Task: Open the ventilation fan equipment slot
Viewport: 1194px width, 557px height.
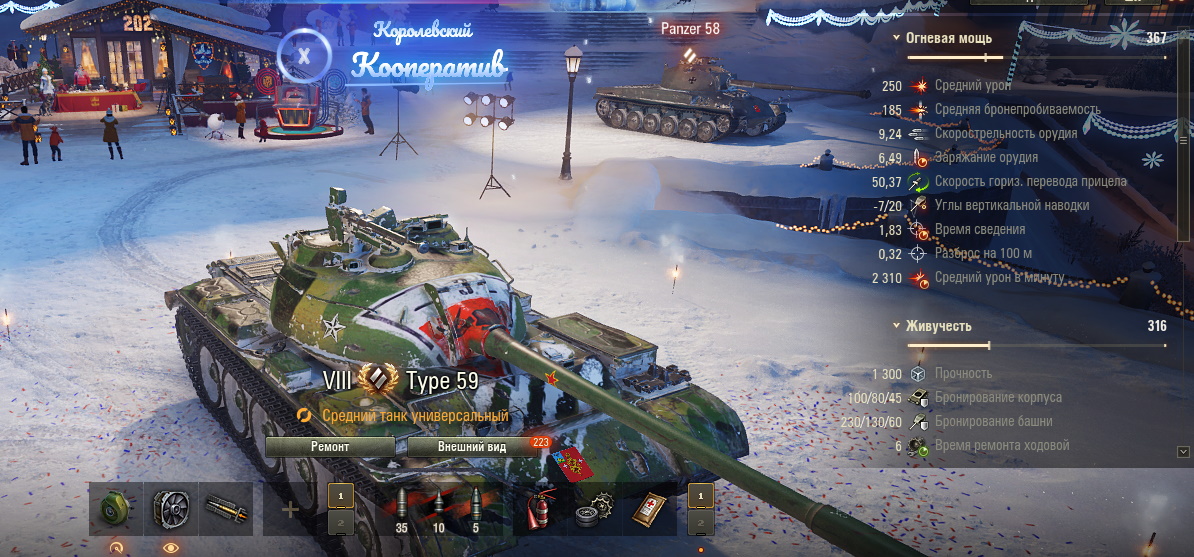Action: [x=171, y=509]
